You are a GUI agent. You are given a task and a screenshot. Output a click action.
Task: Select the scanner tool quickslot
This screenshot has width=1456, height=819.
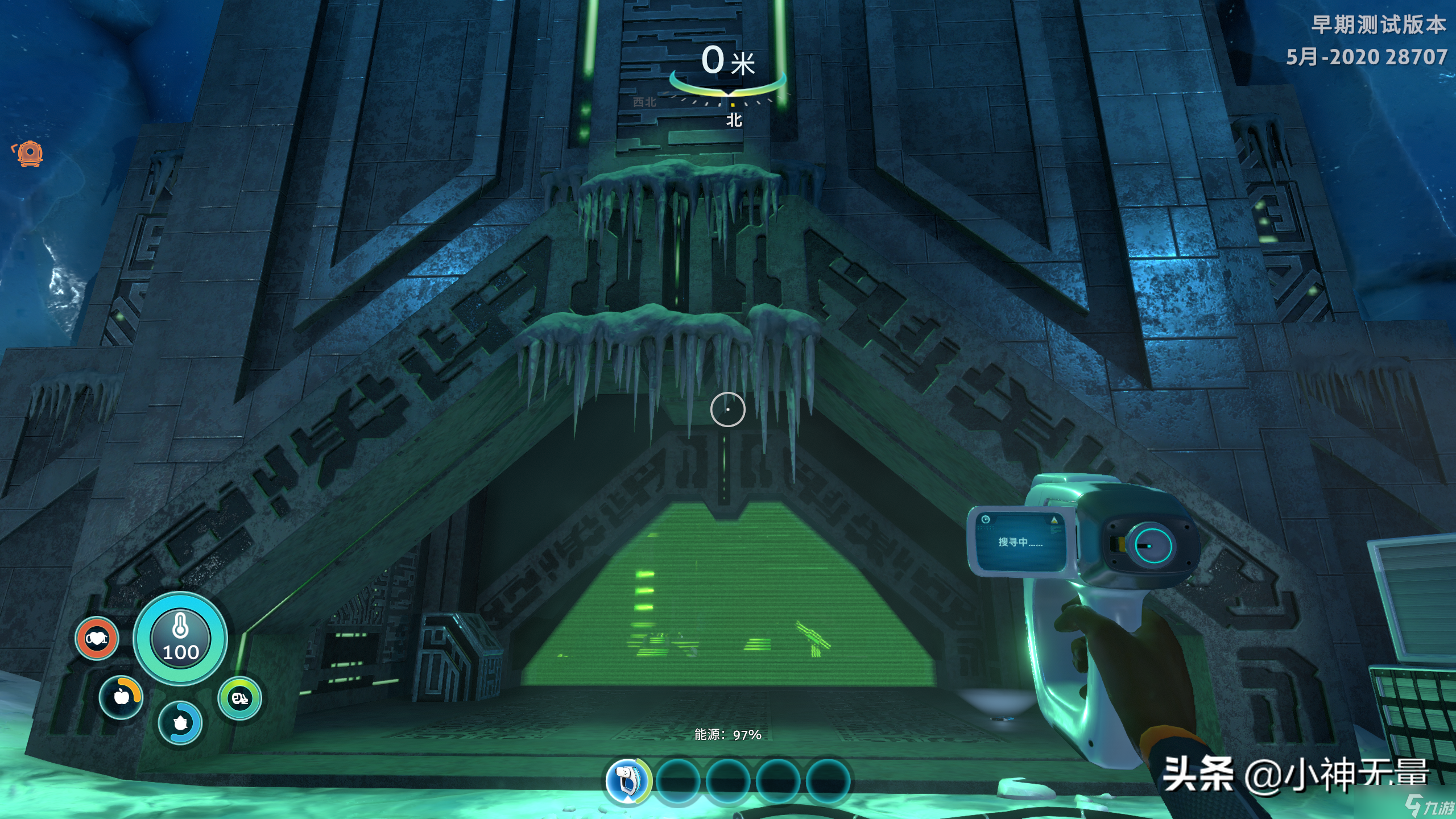point(626,780)
